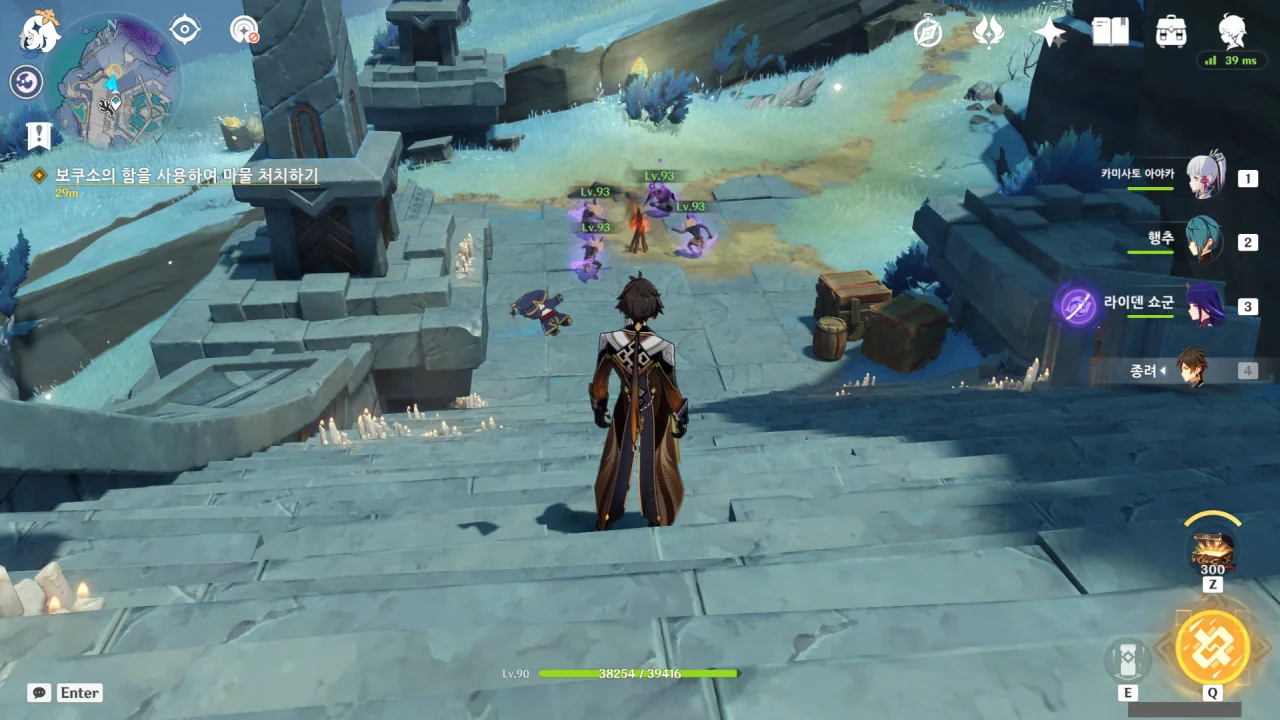Use the stone pillar elemental skill
The image size is (1280, 720).
click(1128, 661)
